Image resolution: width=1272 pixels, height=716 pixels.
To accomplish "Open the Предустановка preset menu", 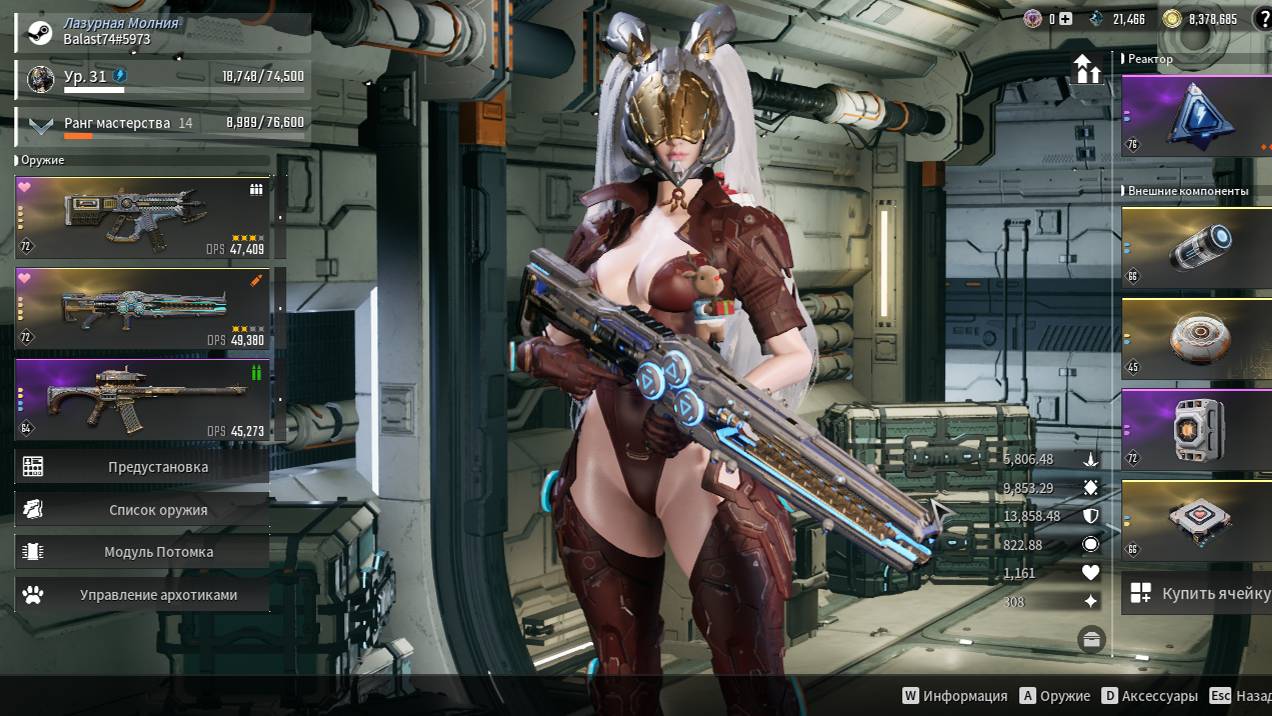I will pos(142,467).
